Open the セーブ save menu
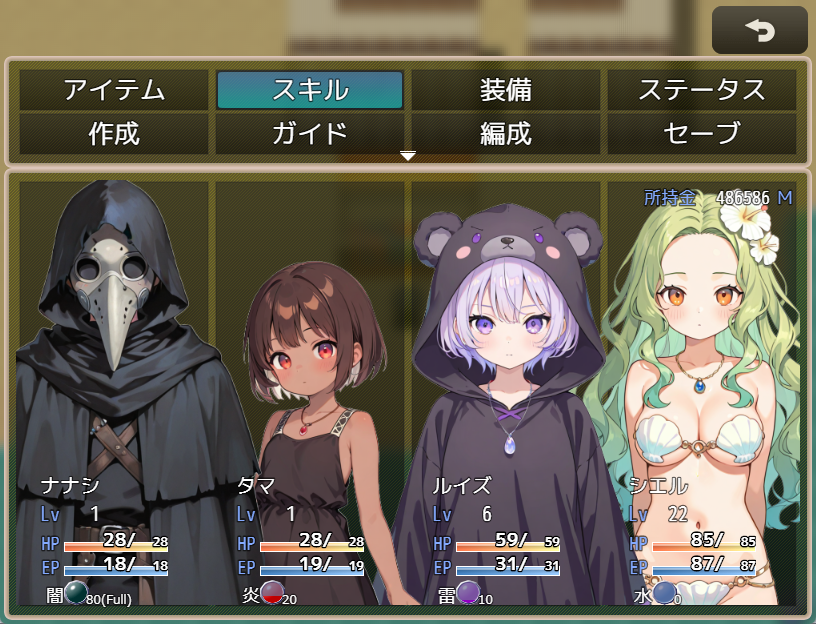 pyautogui.click(x=702, y=133)
